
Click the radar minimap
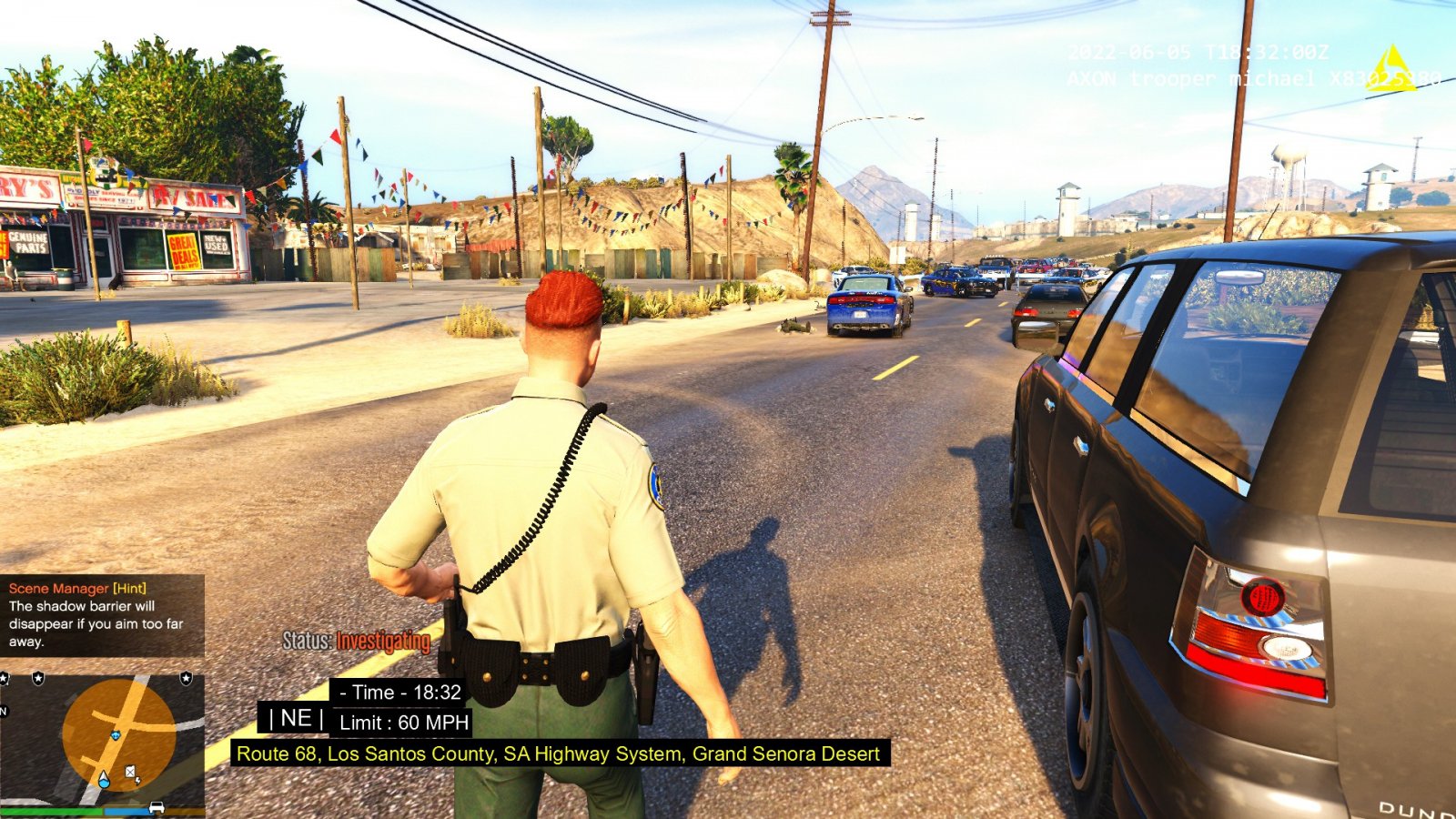click(x=102, y=739)
